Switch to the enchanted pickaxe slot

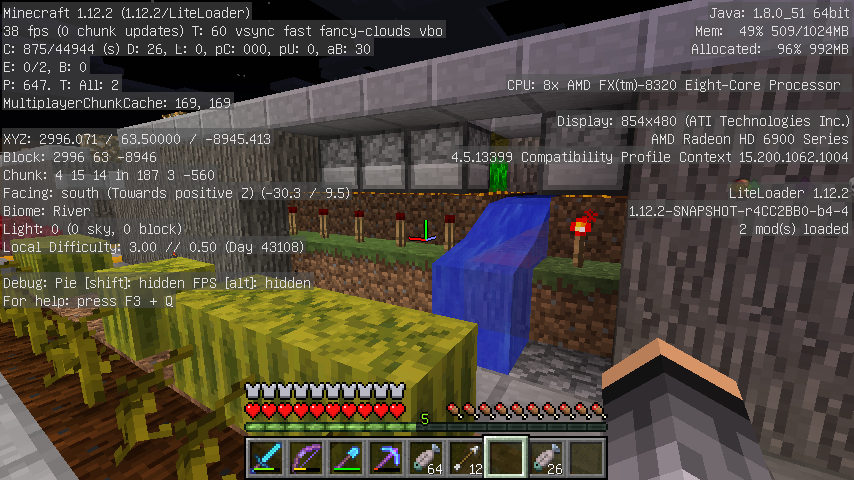[x=386, y=457]
